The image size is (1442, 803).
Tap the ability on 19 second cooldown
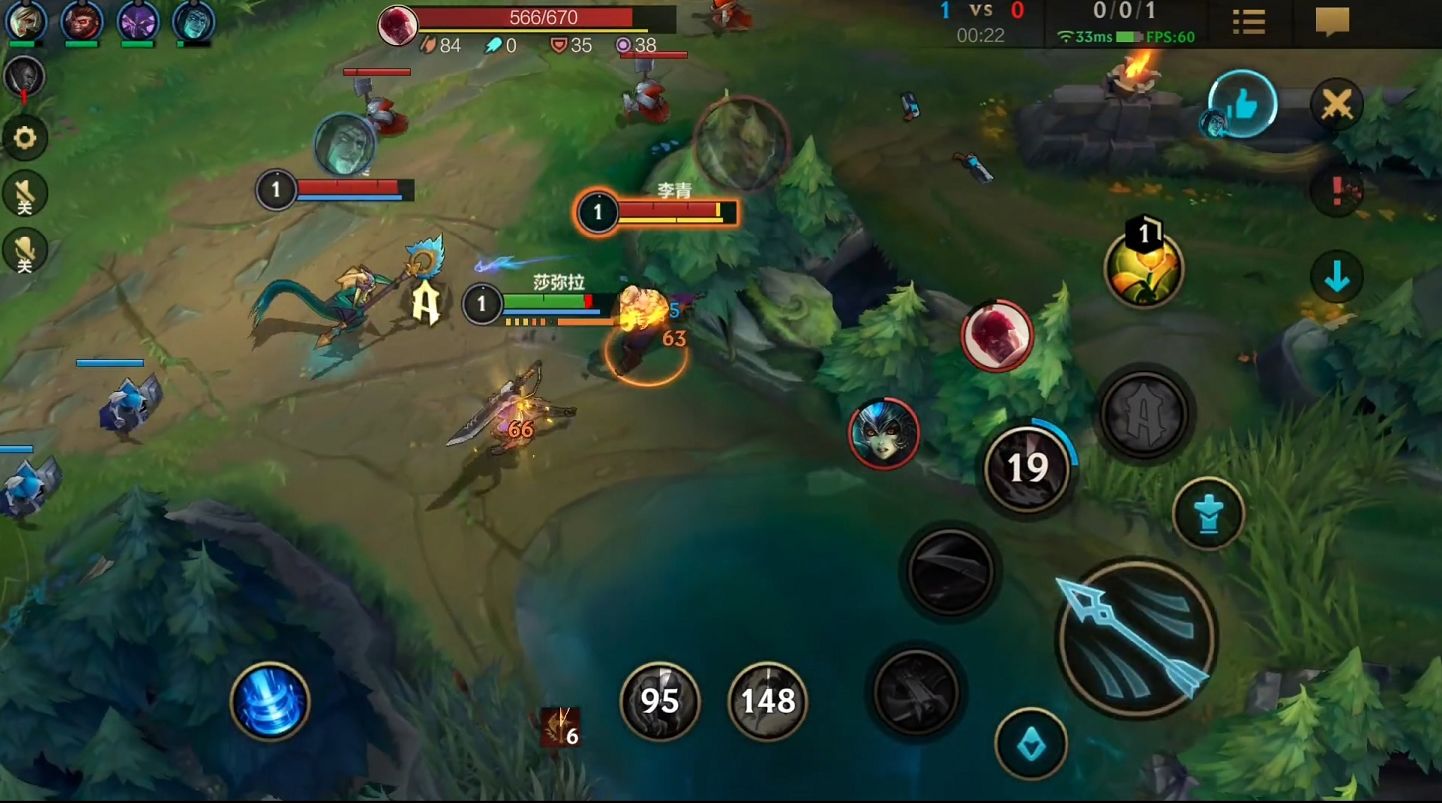tap(1027, 468)
